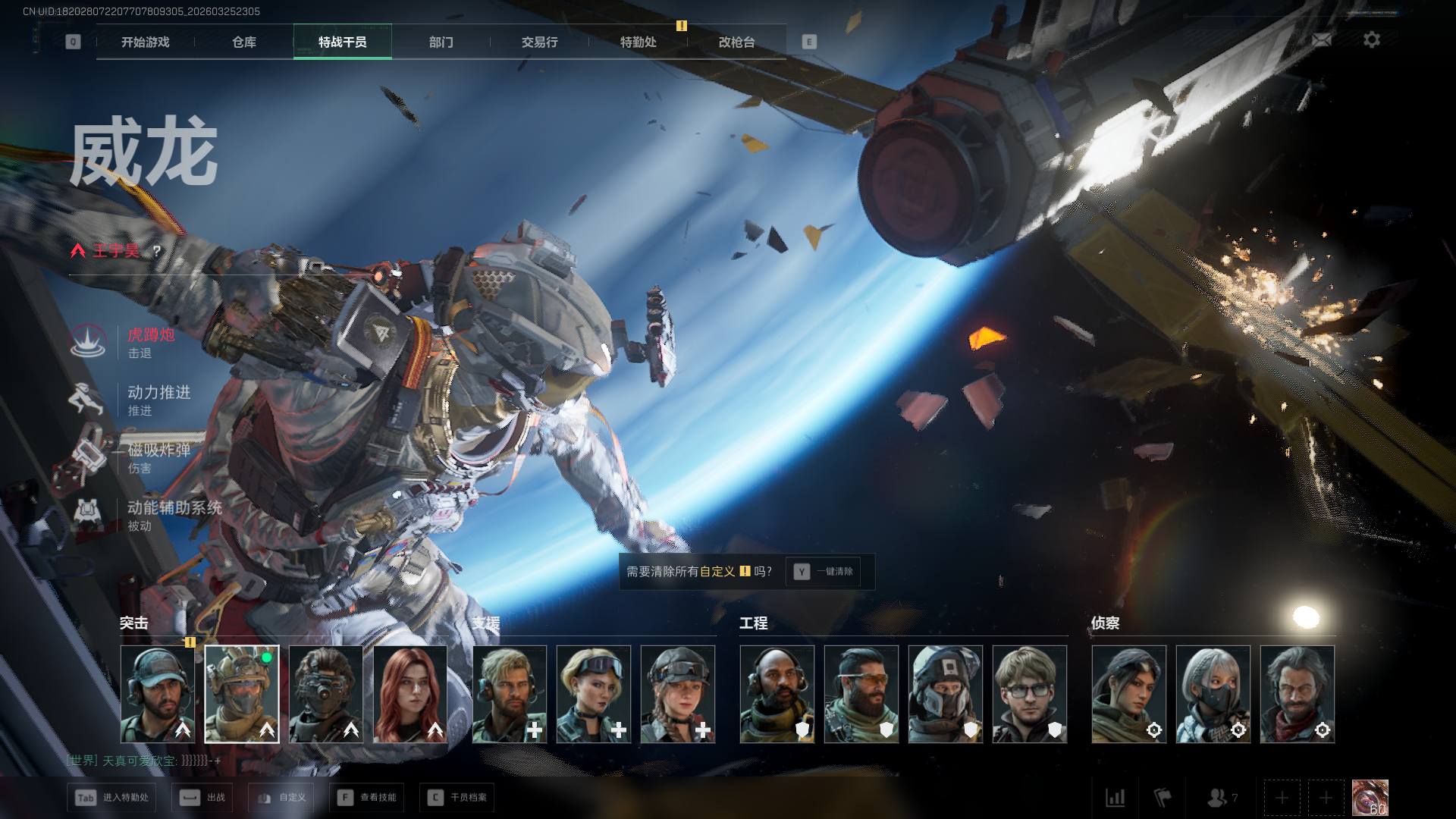Open the 开始游戏 tab
The image size is (1456, 819).
pyautogui.click(x=145, y=42)
